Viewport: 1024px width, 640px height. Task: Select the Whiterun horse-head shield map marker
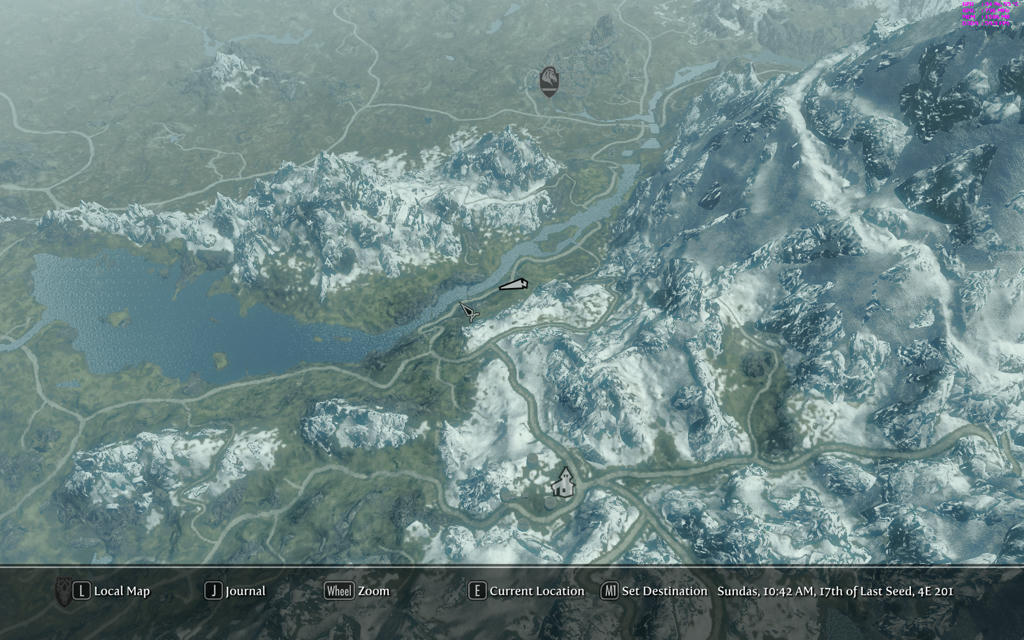click(548, 82)
